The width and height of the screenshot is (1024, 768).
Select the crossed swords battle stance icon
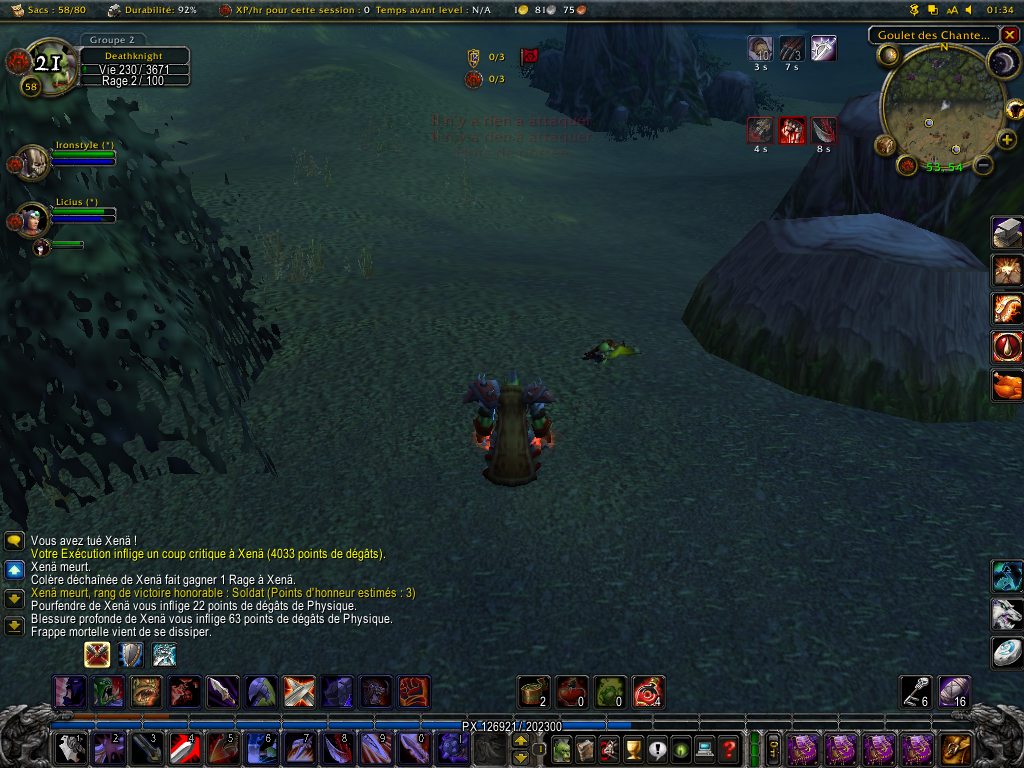(97, 655)
